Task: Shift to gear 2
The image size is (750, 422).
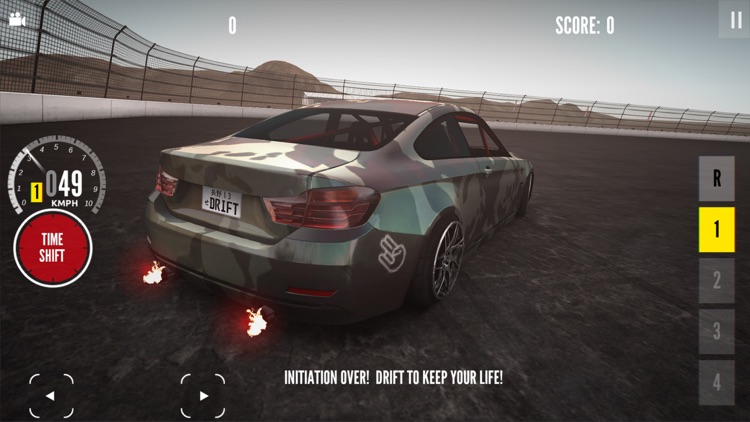Action: 716,281
